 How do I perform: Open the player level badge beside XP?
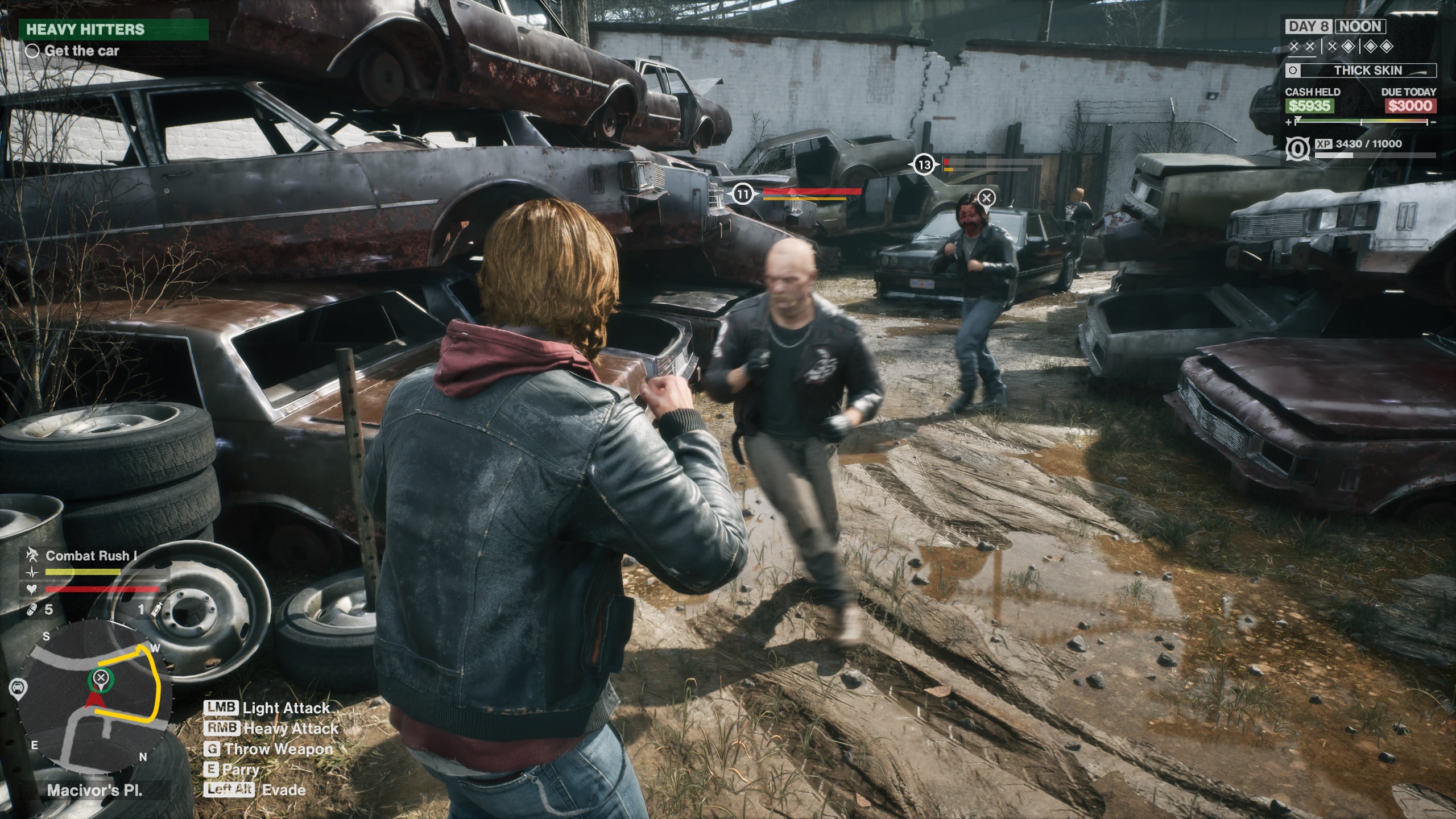(1297, 149)
